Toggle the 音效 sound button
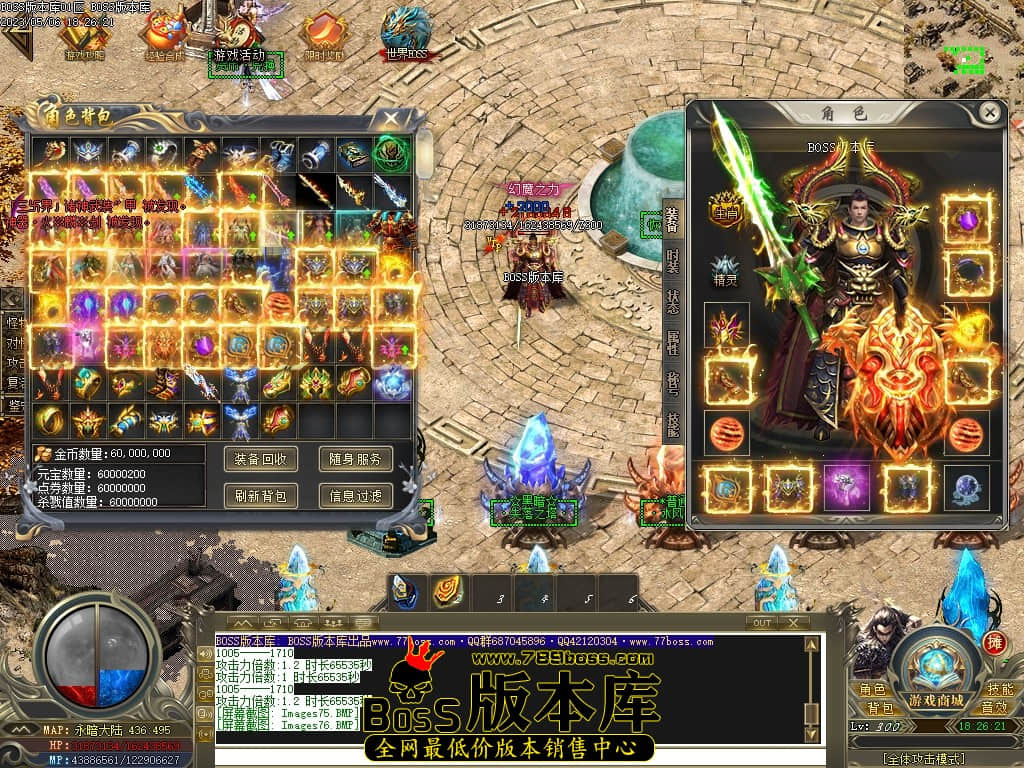 click(x=994, y=708)
